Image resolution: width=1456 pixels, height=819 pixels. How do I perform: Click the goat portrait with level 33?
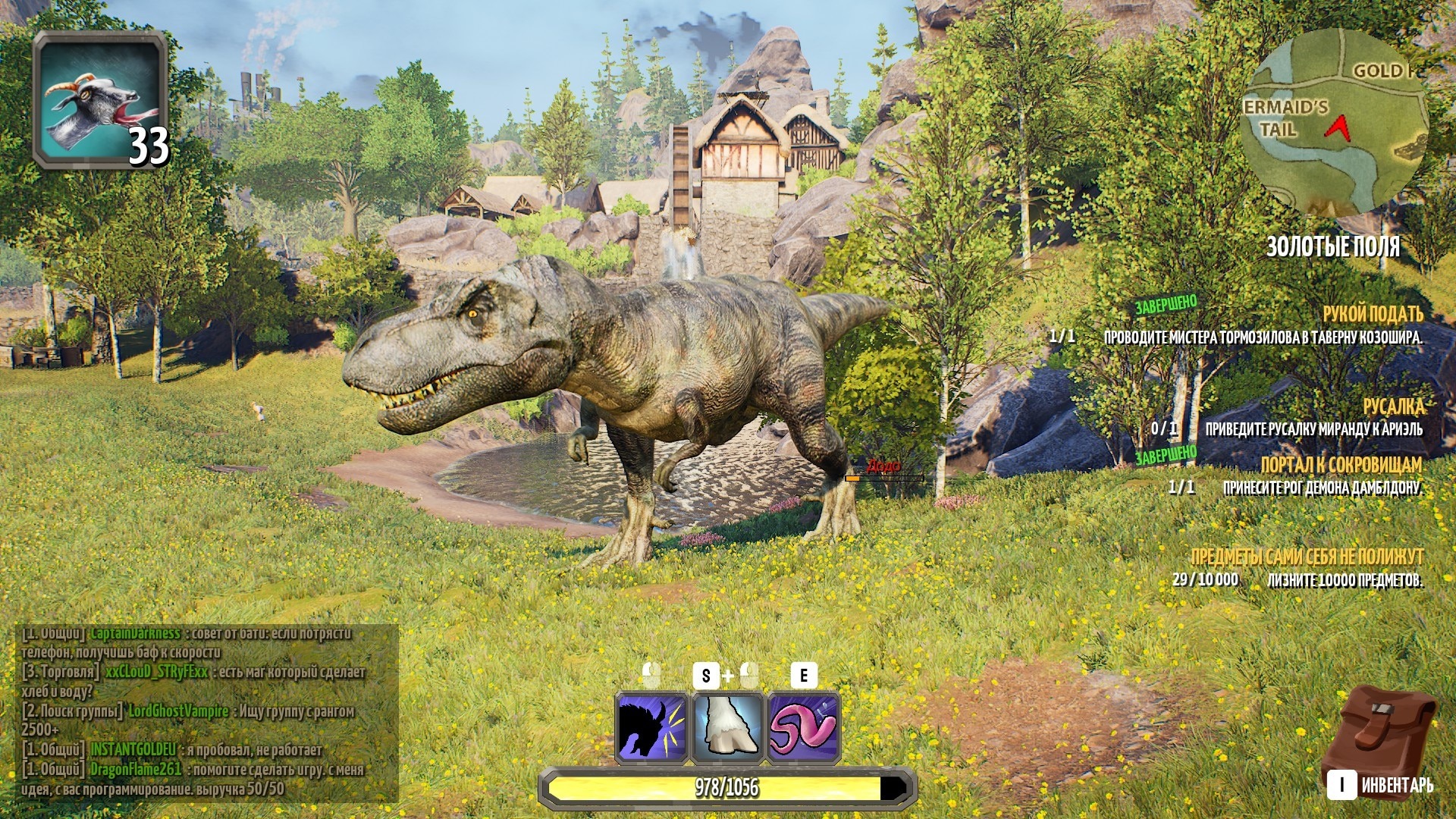[x=100, y=100]
